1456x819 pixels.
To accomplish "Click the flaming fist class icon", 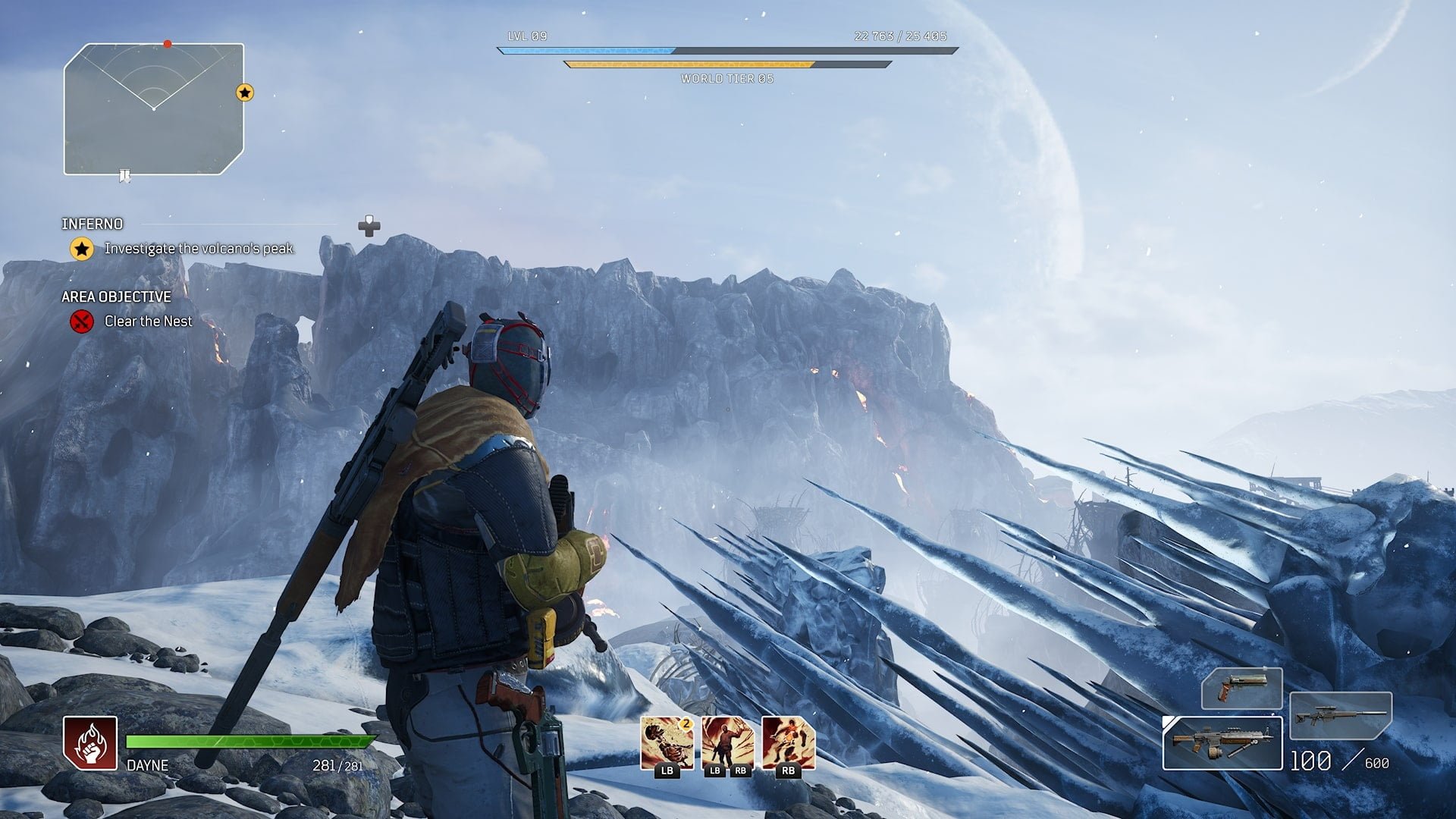I will click(90, 743).
